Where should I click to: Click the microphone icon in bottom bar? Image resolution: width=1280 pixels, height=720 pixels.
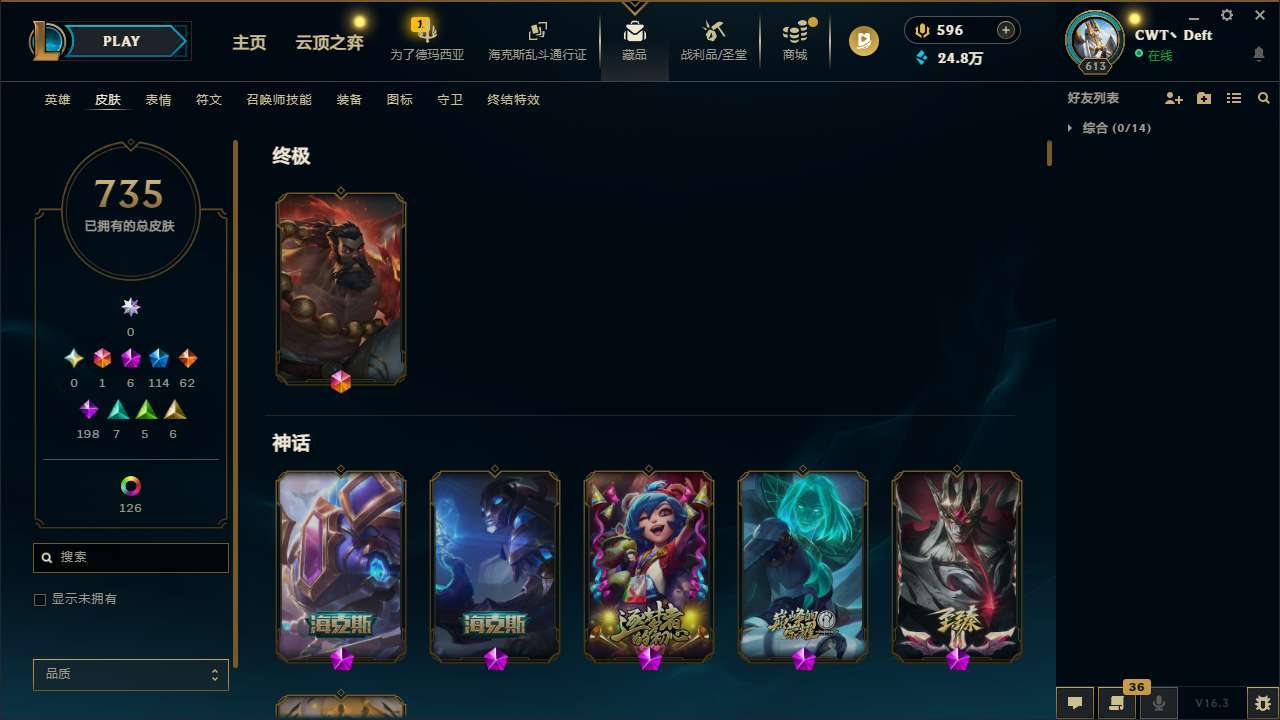click(1159, 702)
